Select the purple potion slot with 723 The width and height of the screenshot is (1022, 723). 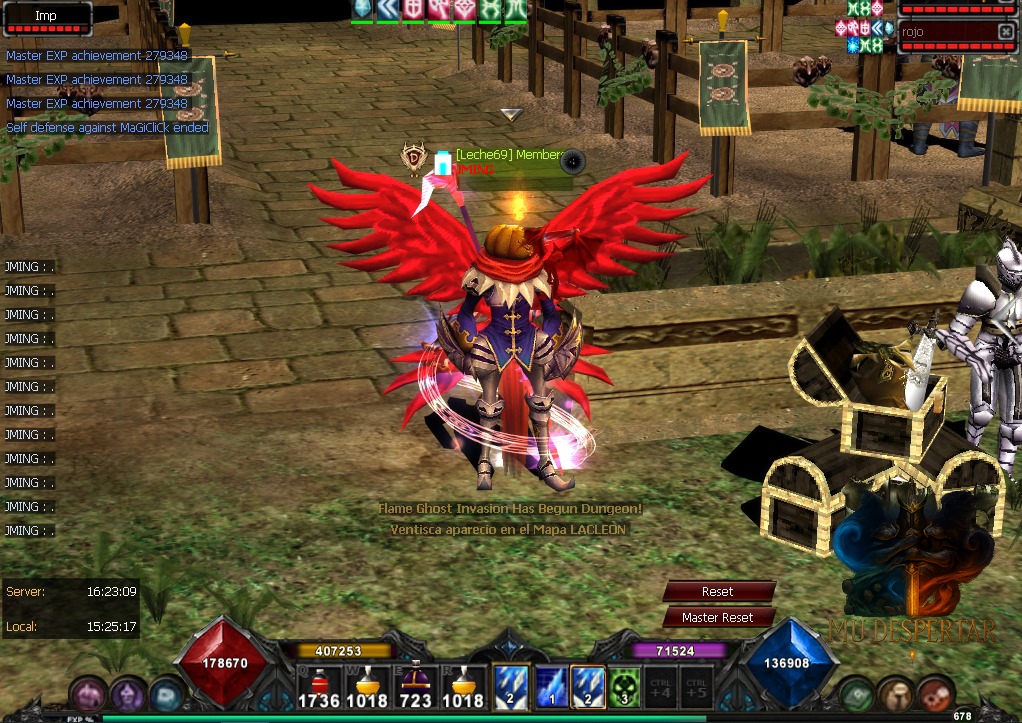tap(416, 687)
